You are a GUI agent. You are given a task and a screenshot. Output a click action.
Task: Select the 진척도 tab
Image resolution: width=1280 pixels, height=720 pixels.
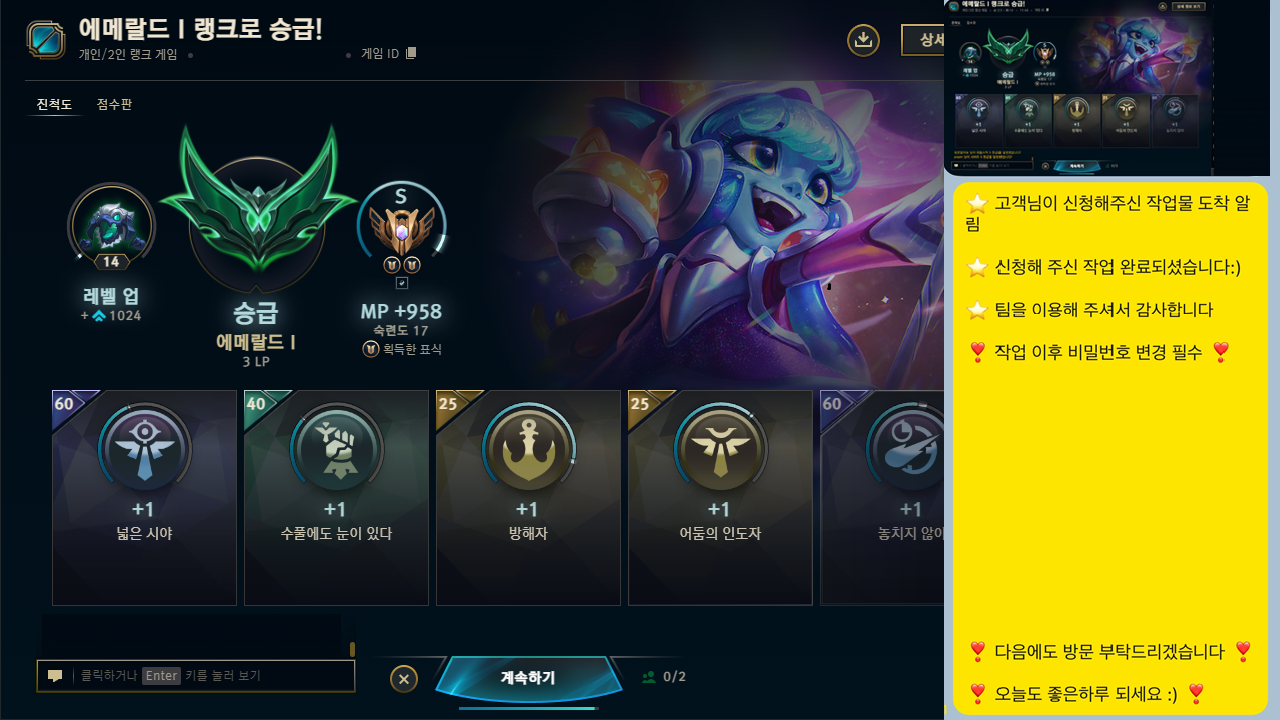pyautogui.click(x=54, y=104)
